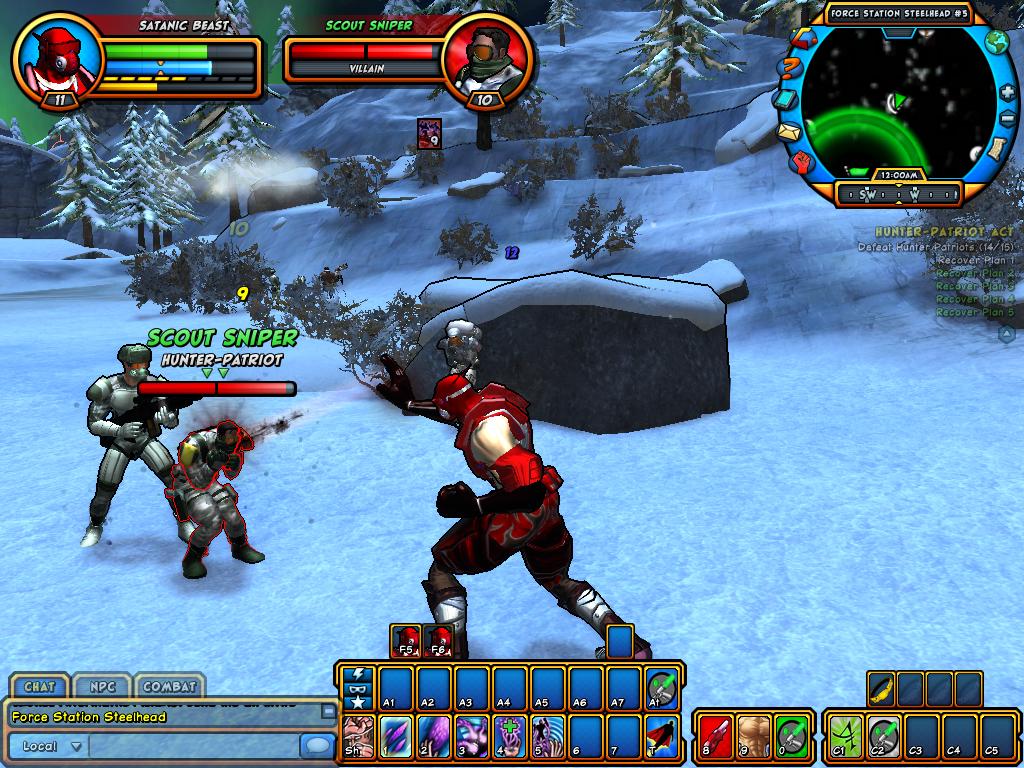Click the Satanic Beast player portrait
Screen dimensions: 1024x768
point(57,57)
